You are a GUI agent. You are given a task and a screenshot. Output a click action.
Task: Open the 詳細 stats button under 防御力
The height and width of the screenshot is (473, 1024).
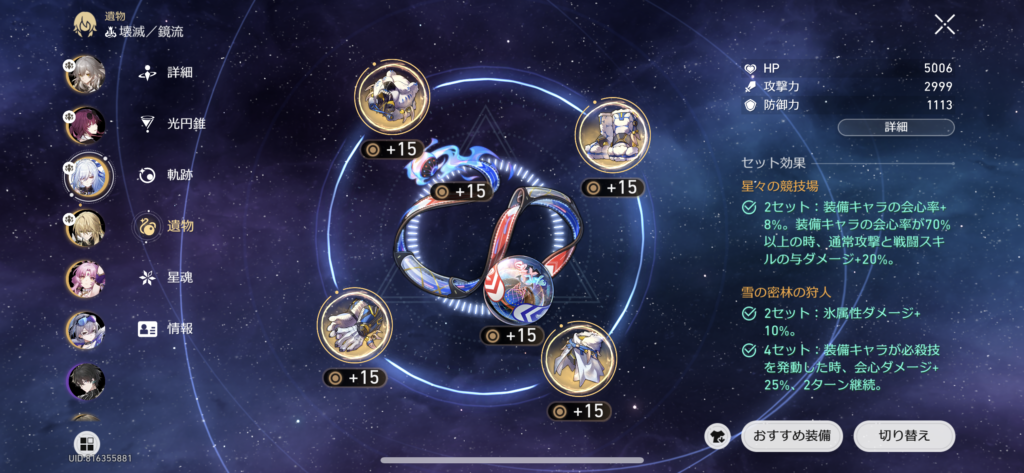coord(896,127)
